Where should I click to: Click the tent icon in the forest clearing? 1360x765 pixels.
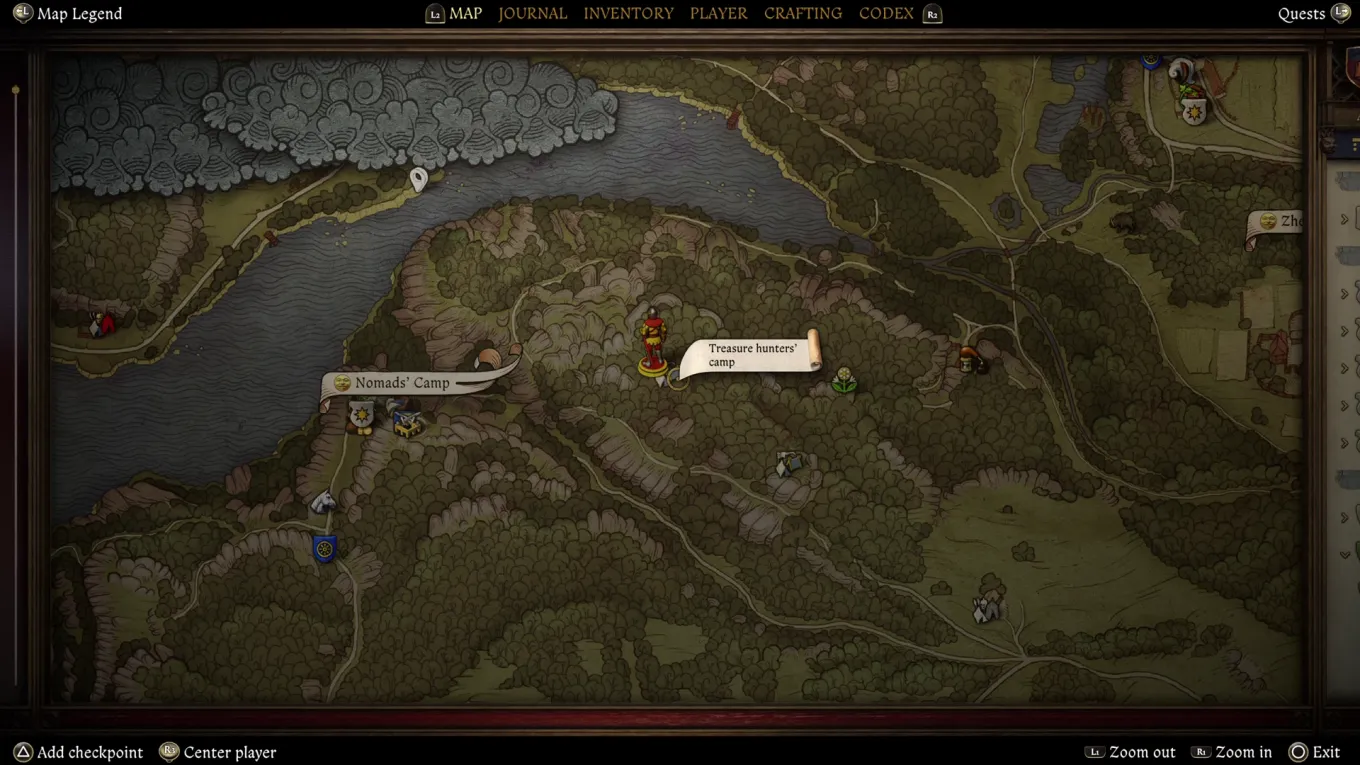788,465
